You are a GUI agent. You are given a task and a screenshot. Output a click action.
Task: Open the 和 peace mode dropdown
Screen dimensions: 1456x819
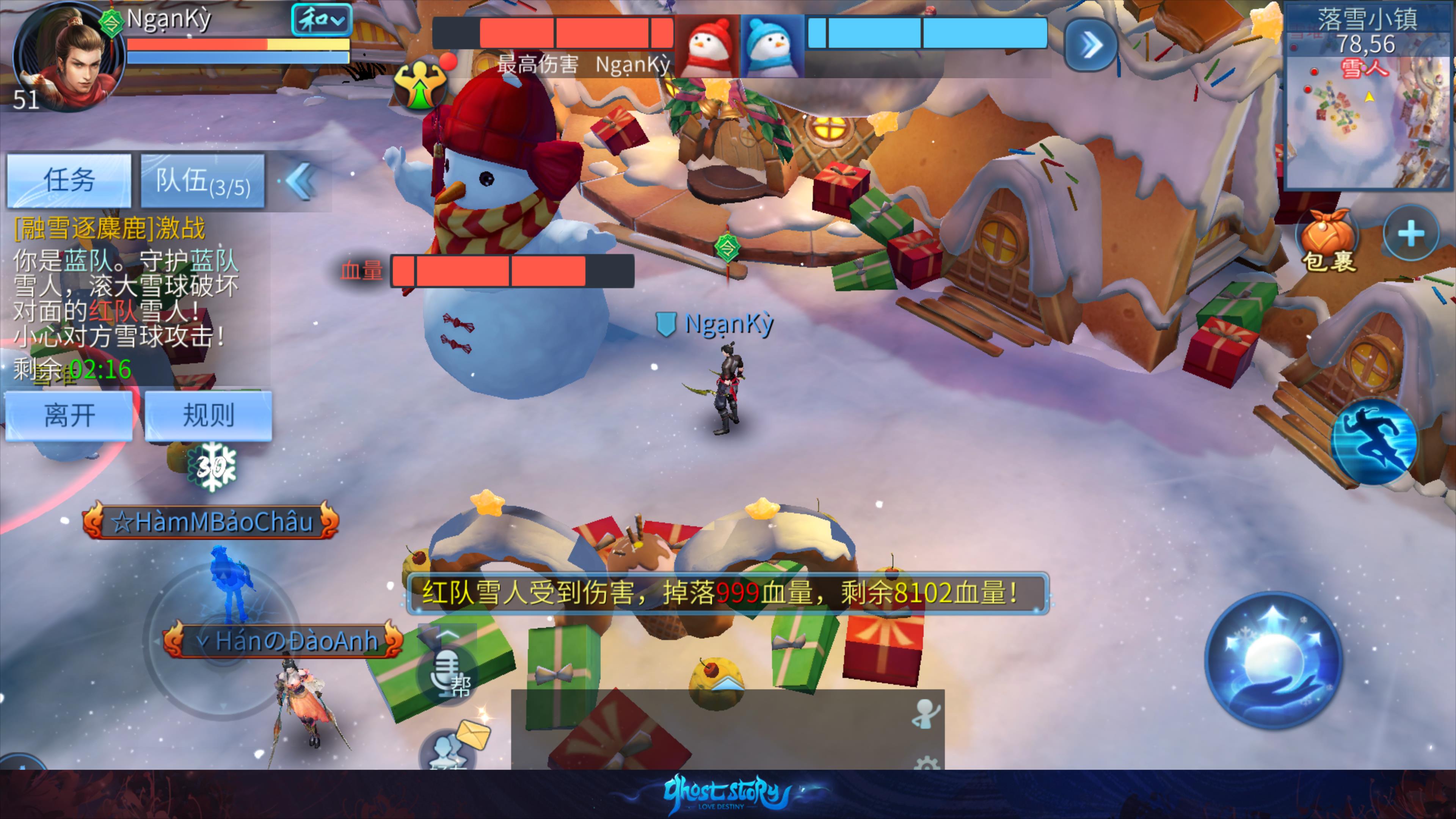(x=321, y=20)
